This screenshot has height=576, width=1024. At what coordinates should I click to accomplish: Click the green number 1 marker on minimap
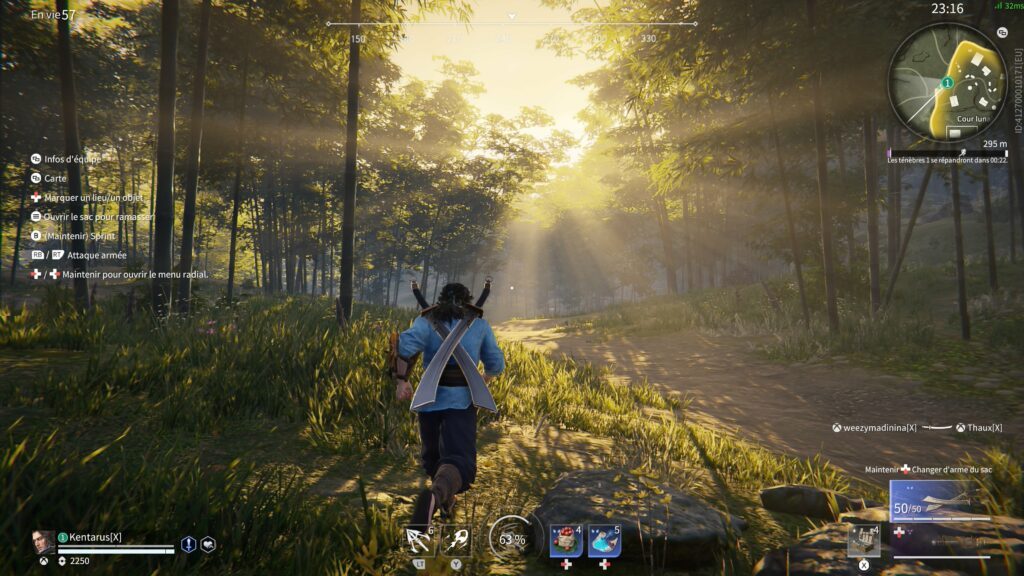coord(946,84)
